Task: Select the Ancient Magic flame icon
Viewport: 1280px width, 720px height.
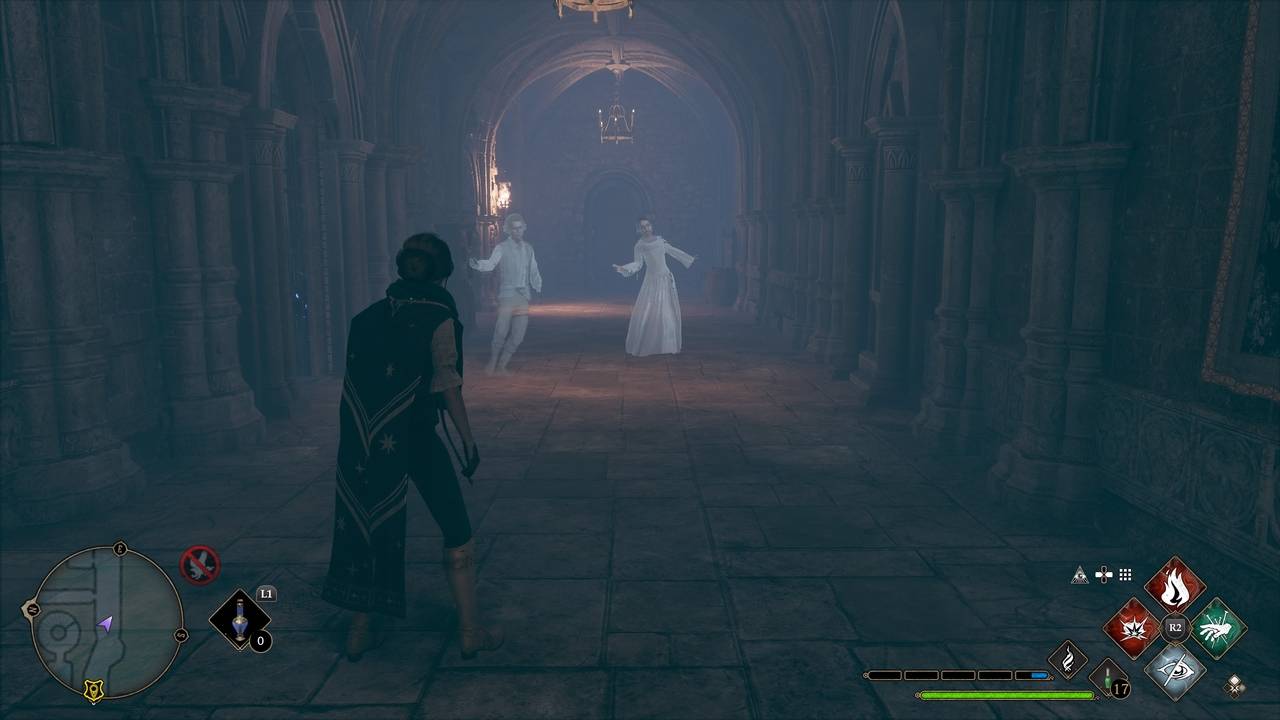Action: tap(1067, 659)
